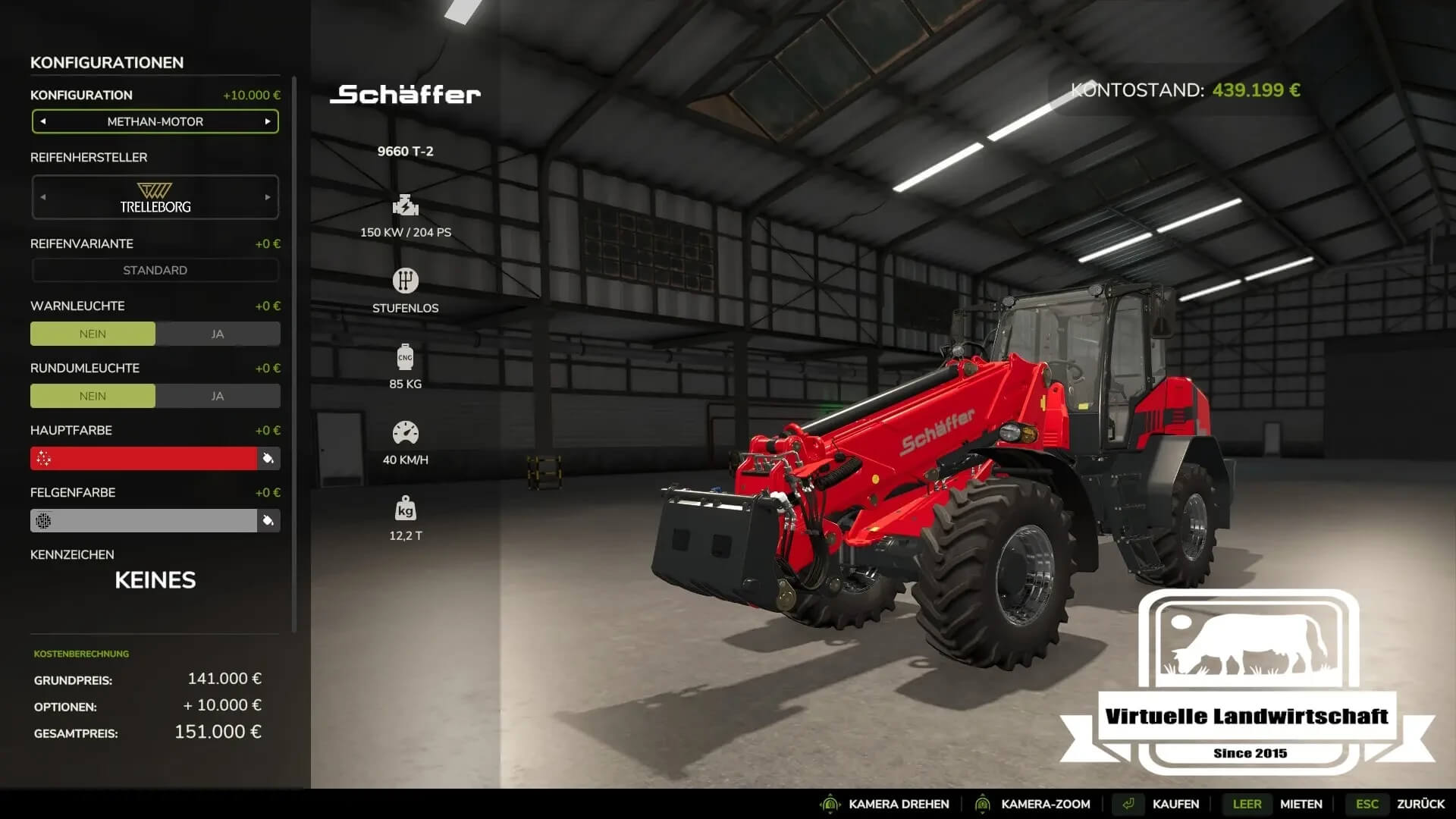Open the grey Felgenfarbe color picker
The height and width of the screenshot is (819, 1456).
point(144,520)
